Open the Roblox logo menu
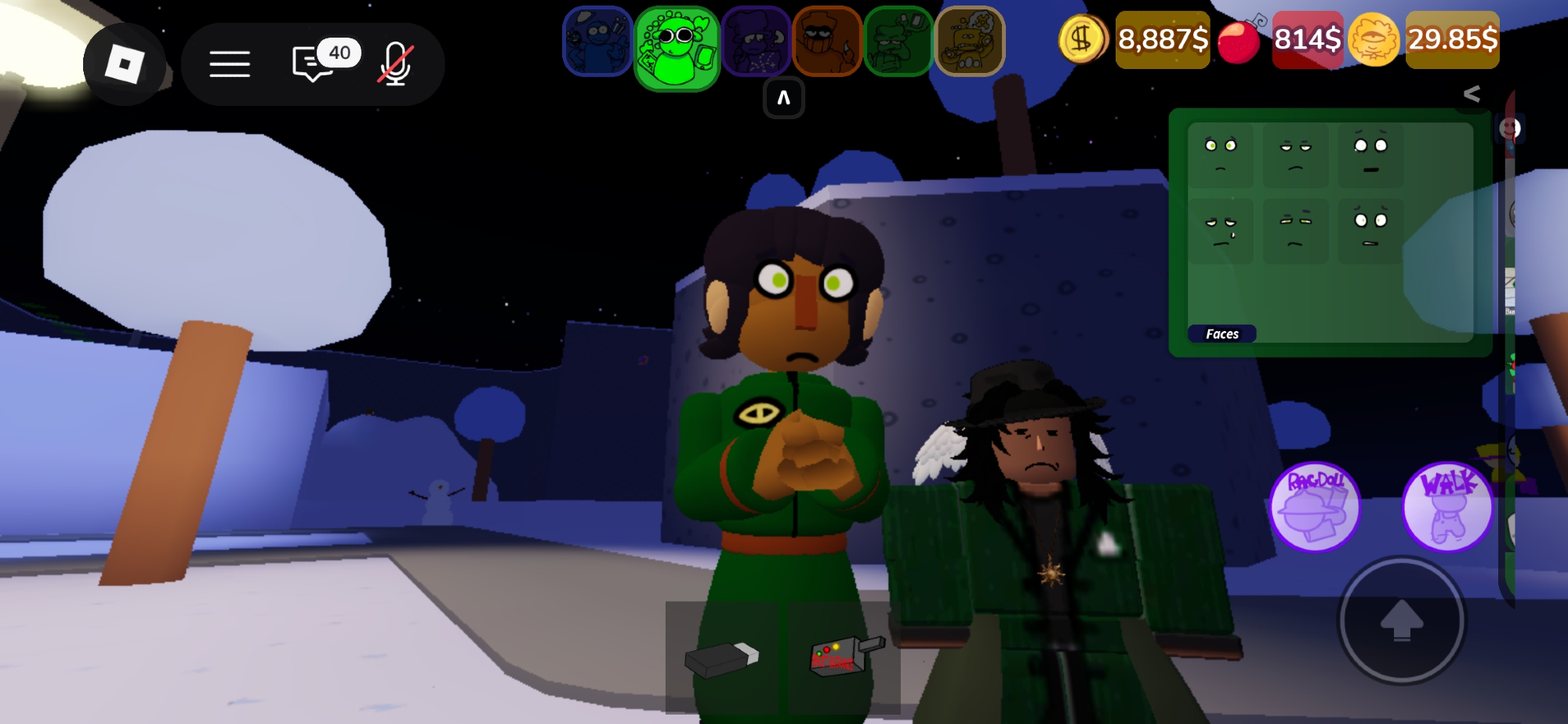The image size is (1568, 724). coord(124,64)
